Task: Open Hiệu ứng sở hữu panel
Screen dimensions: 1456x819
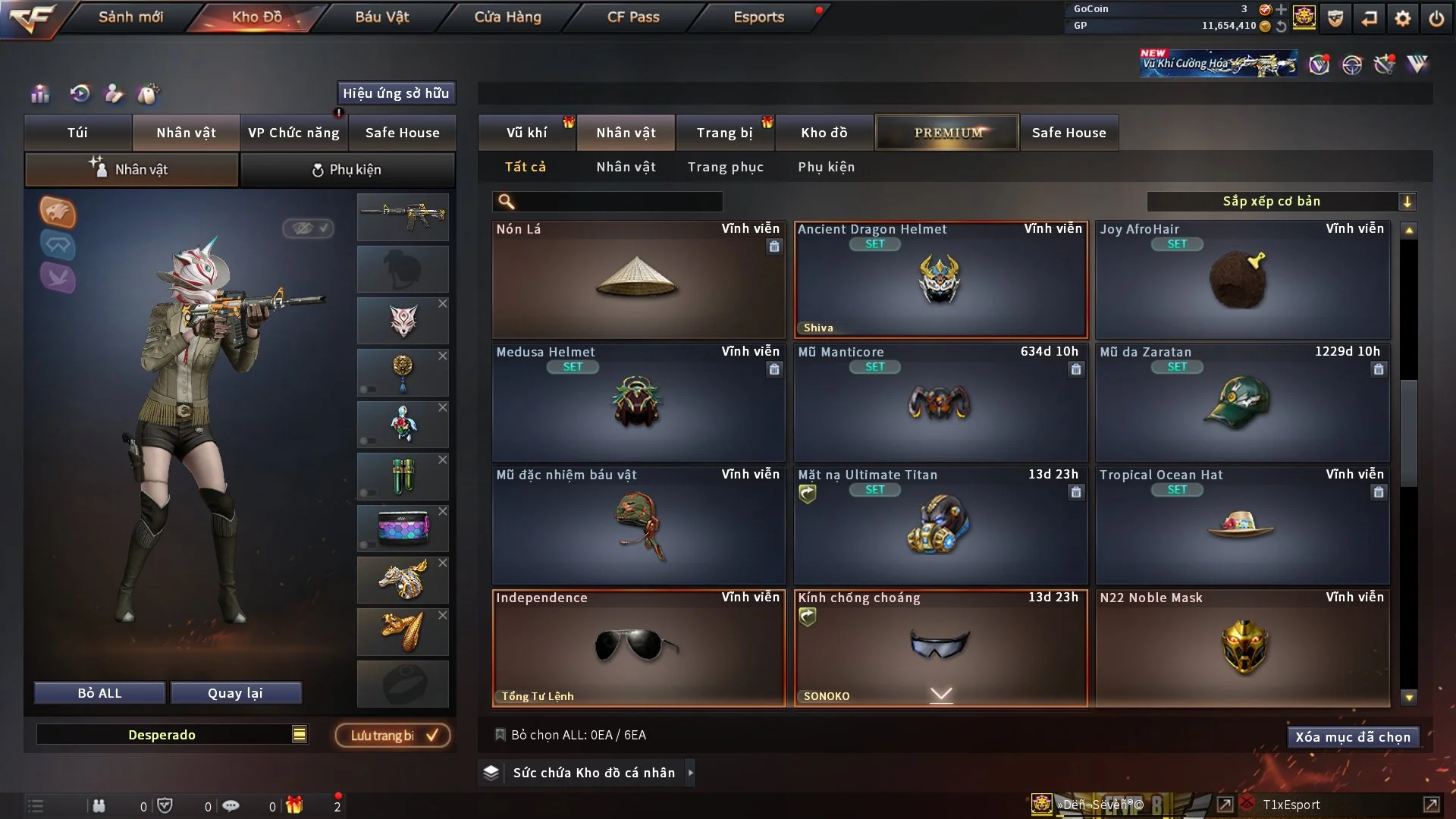Action: pos(396,93)
